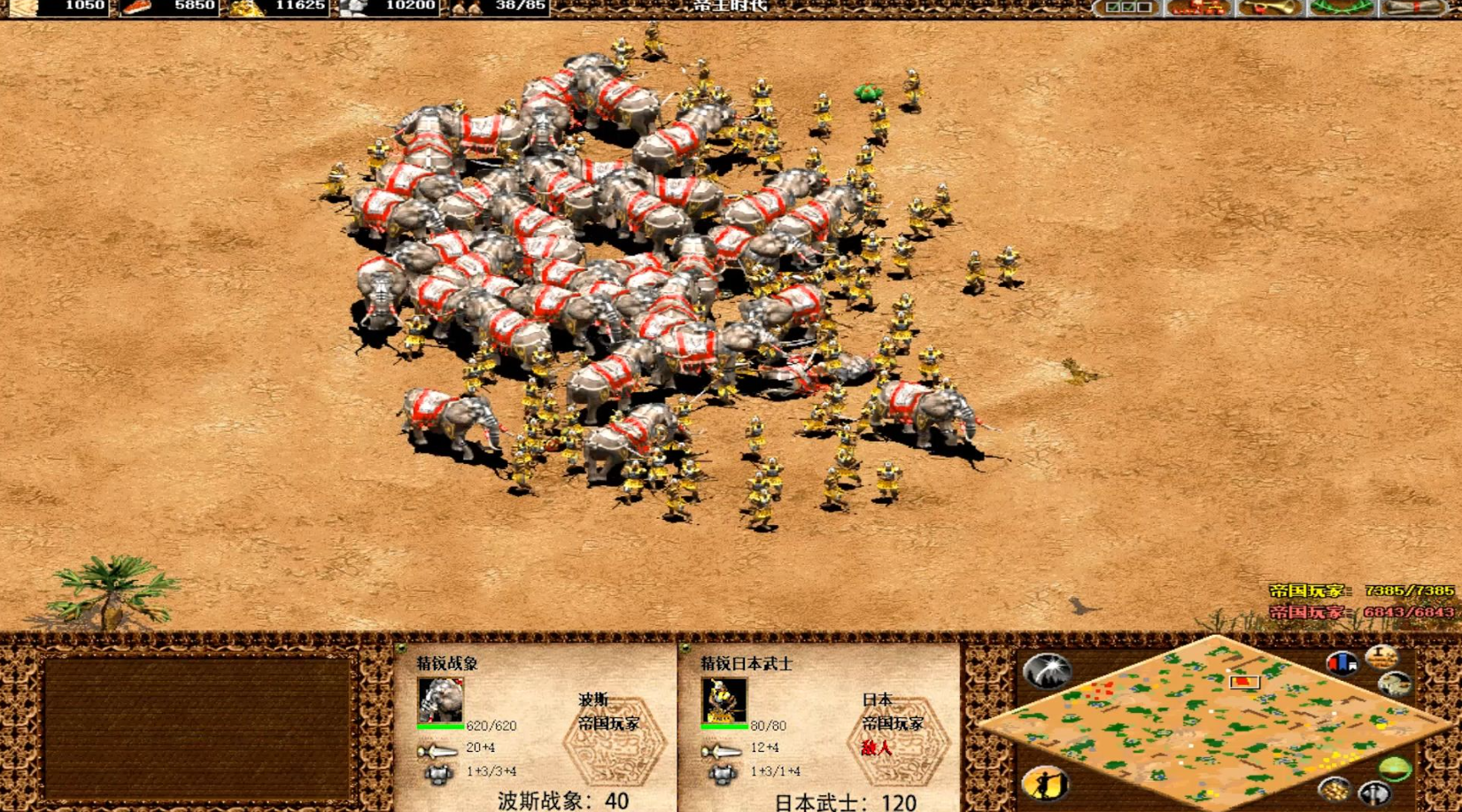Open the tech tree button

coord(1197,7)
